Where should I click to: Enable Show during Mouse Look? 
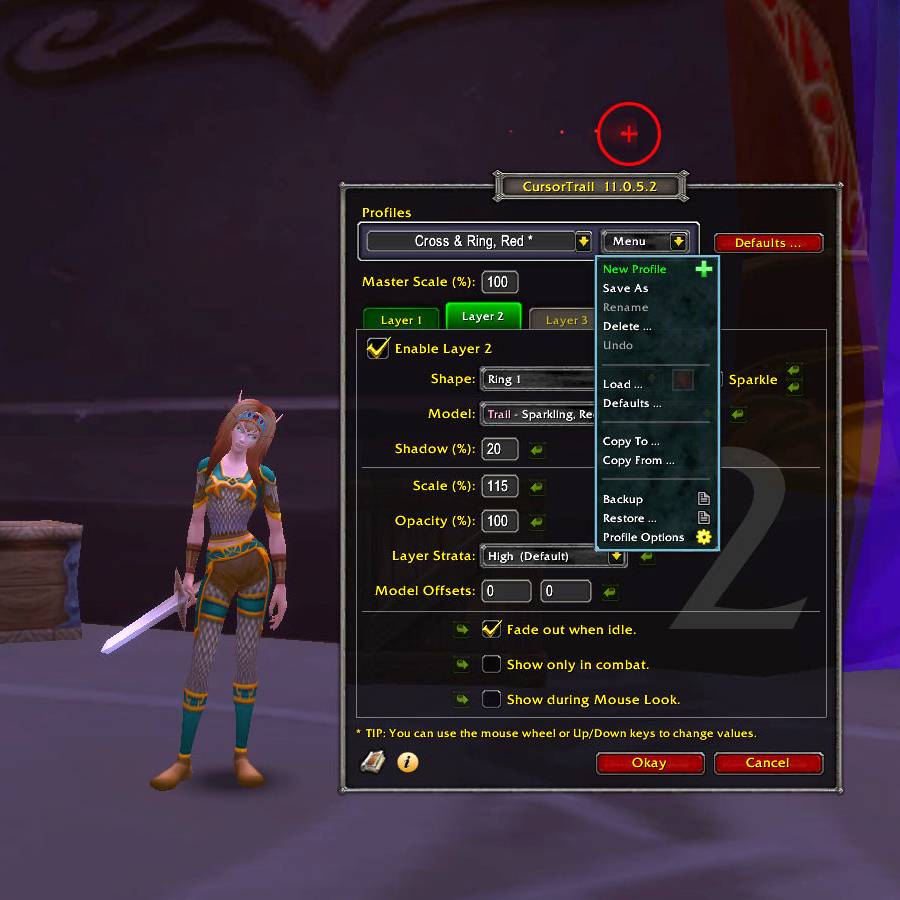pos(491,699)
